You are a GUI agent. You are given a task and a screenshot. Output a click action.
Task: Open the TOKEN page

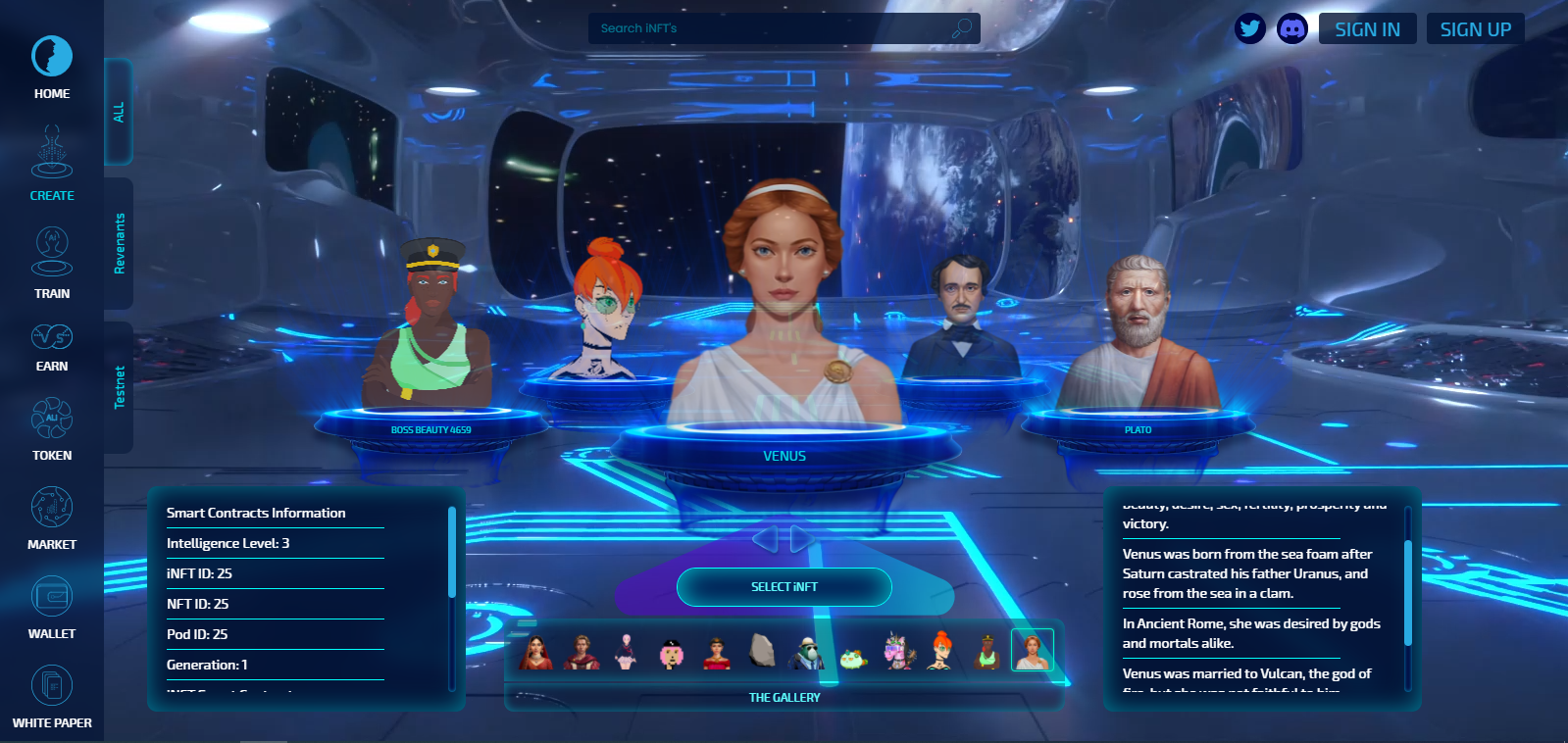pos(52,428)
